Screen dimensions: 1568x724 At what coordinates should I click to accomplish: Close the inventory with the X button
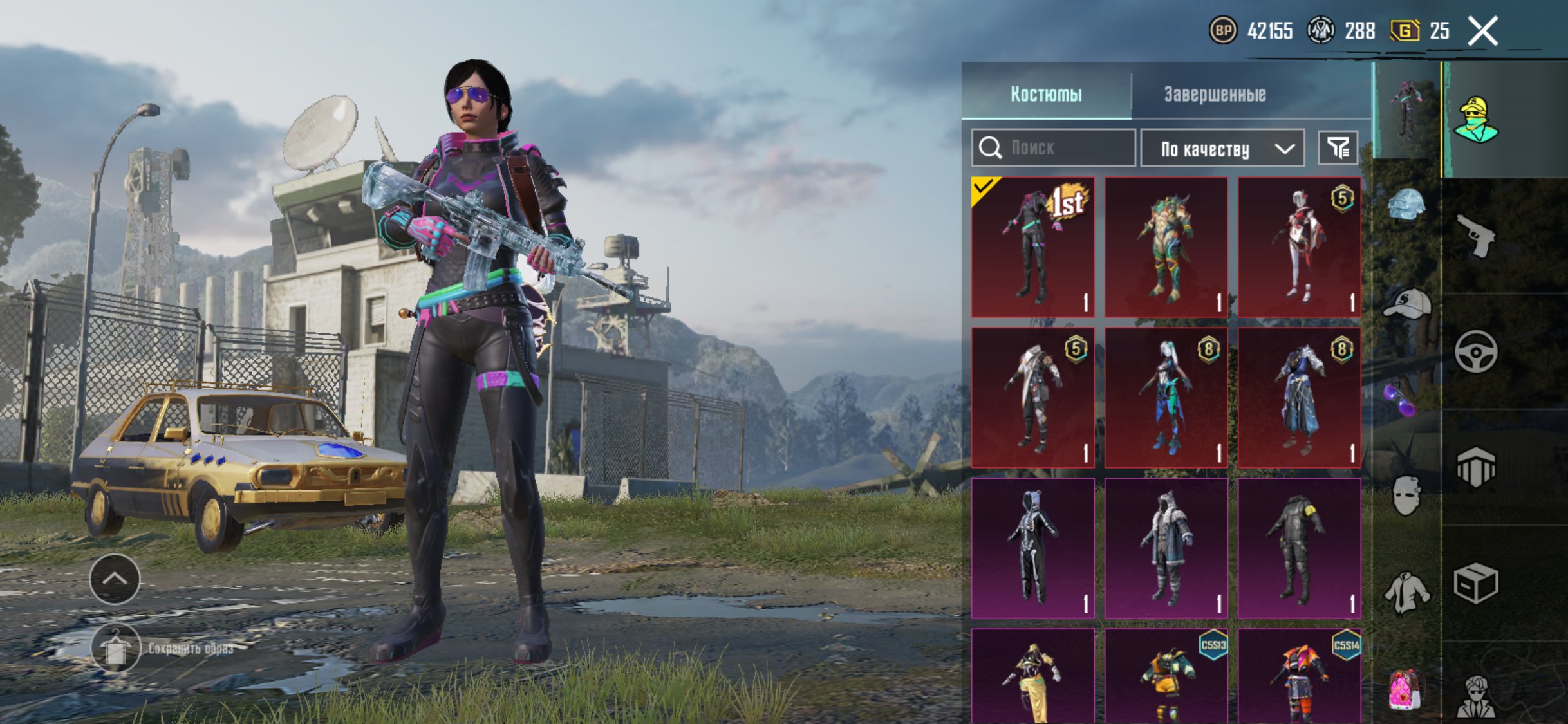1482,31
